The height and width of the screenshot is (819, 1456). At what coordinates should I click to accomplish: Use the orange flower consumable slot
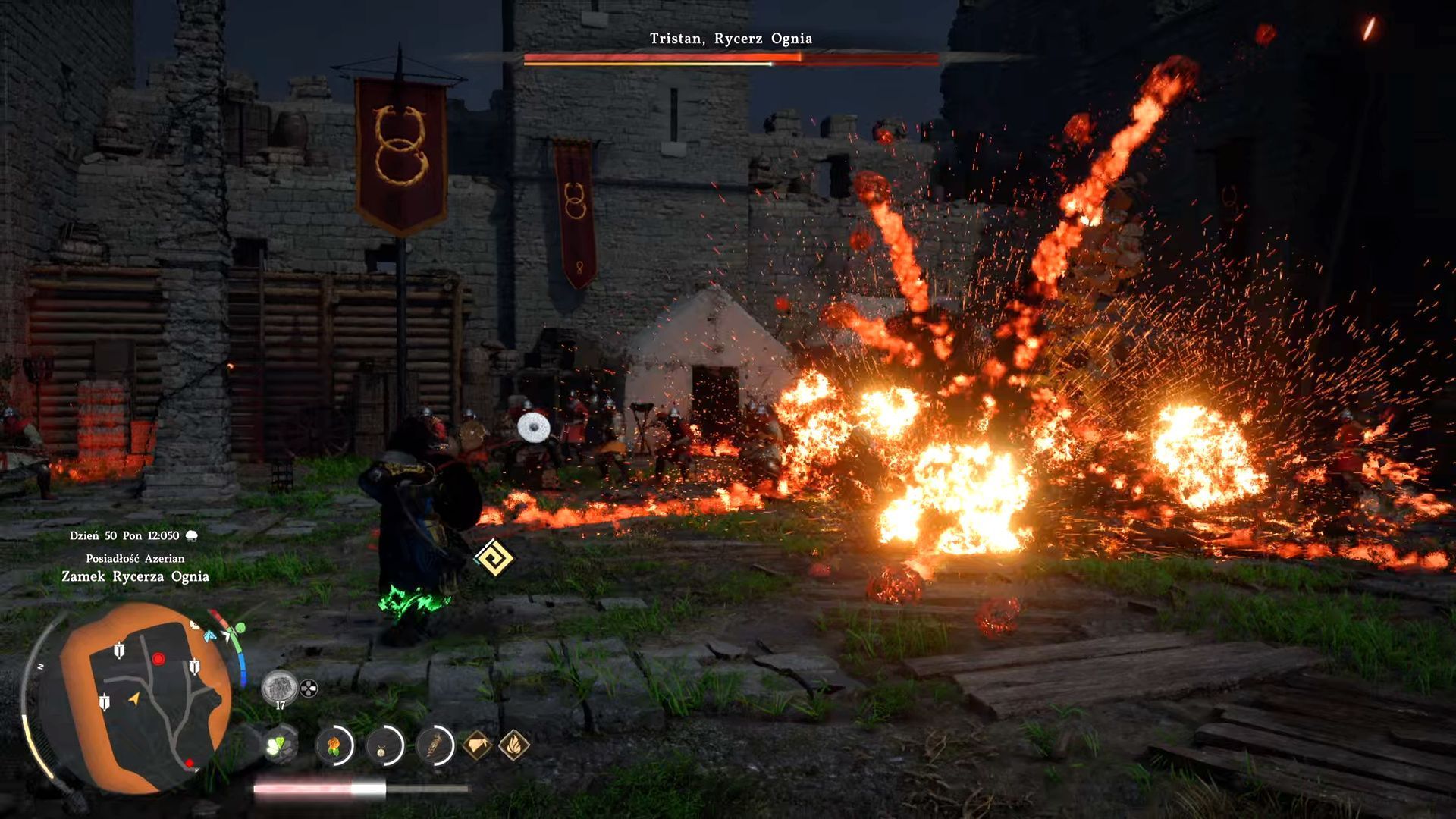334,746
